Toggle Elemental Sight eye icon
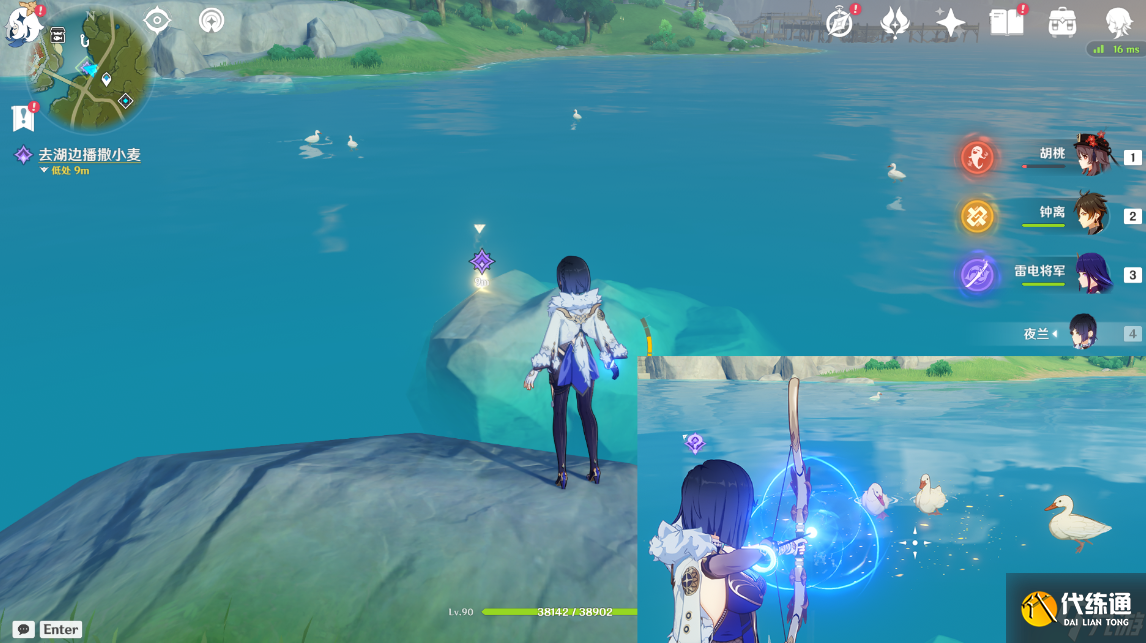This screenshot has width=1146, height=643. click(x=158, y=20)
